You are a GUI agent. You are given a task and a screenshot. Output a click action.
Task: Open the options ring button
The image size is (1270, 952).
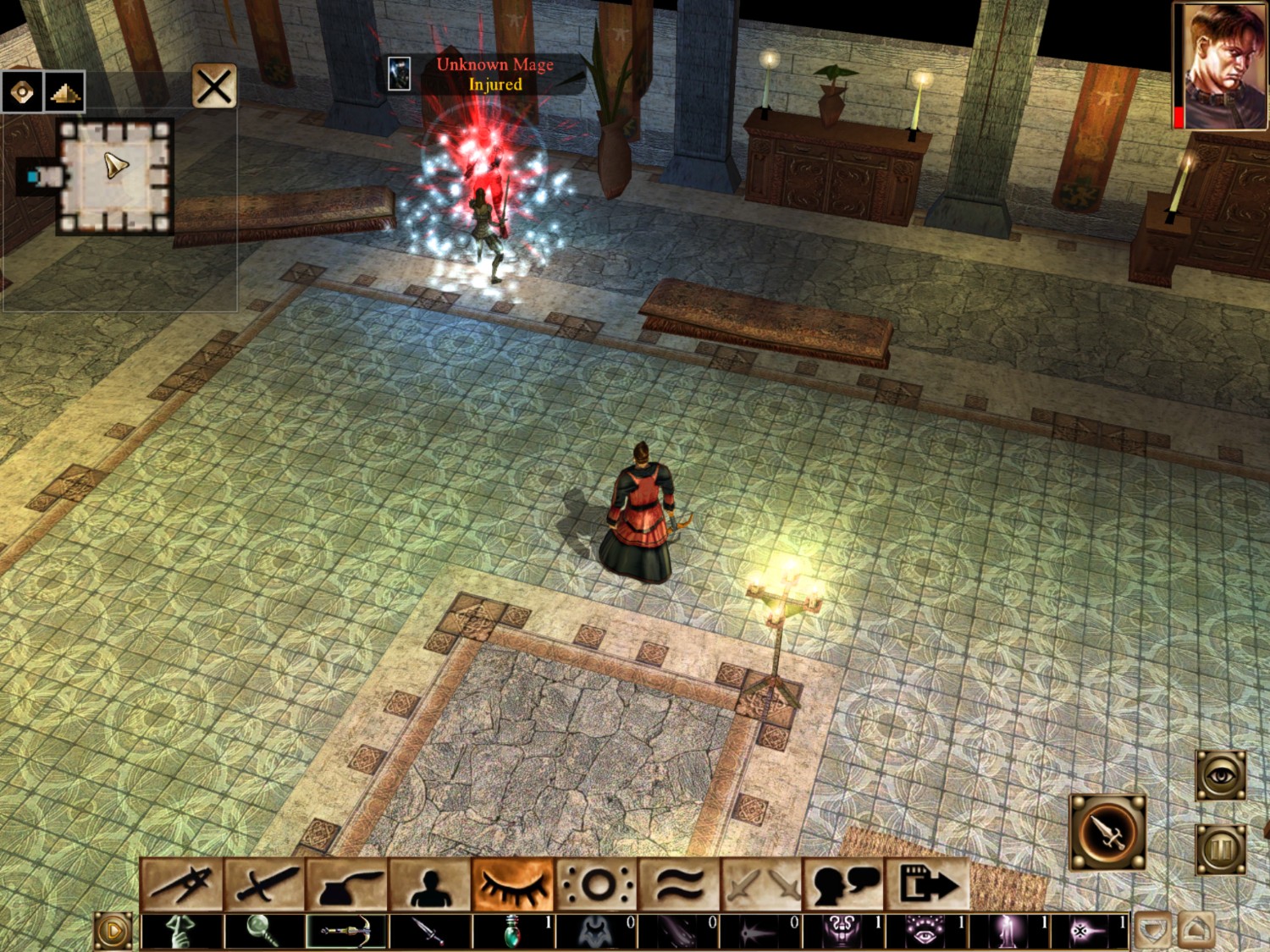point(596,885)
